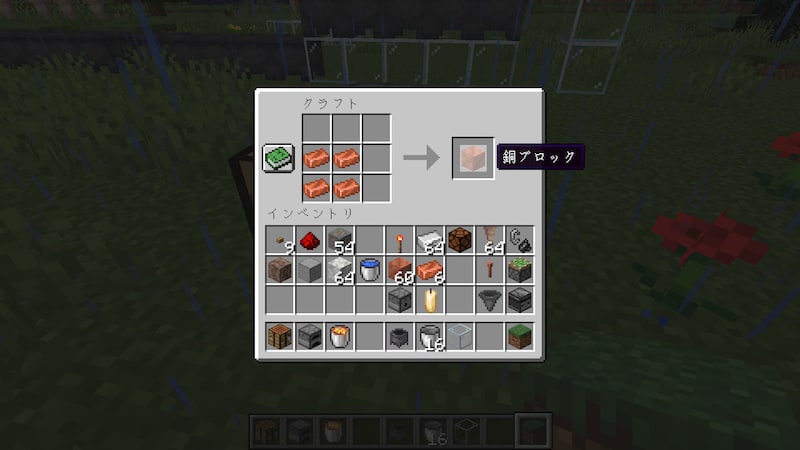Pick up the redstone torch
The width and height of the screenshot is (800, 450).
(x=400, y=240)
